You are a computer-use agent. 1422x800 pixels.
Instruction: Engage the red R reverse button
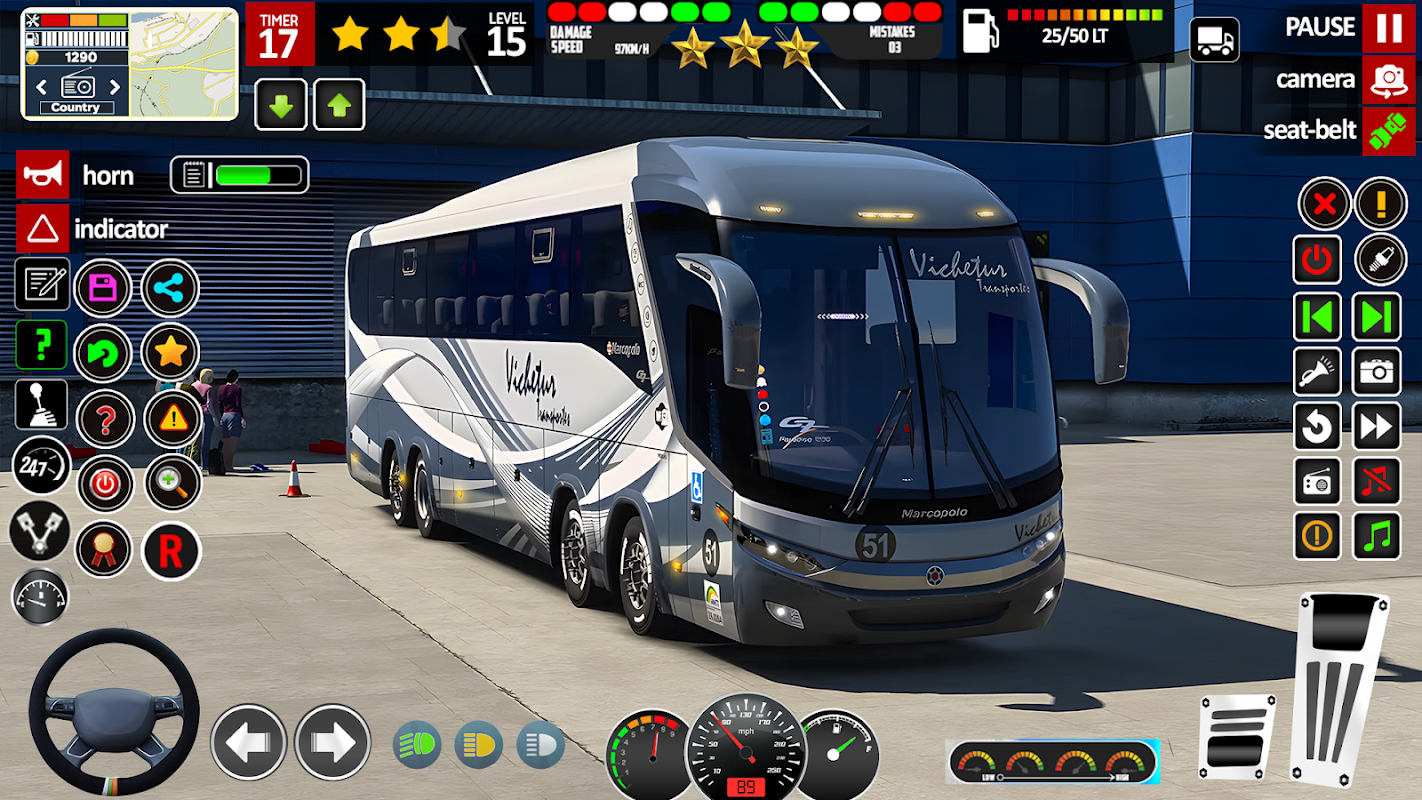[171, 551]
